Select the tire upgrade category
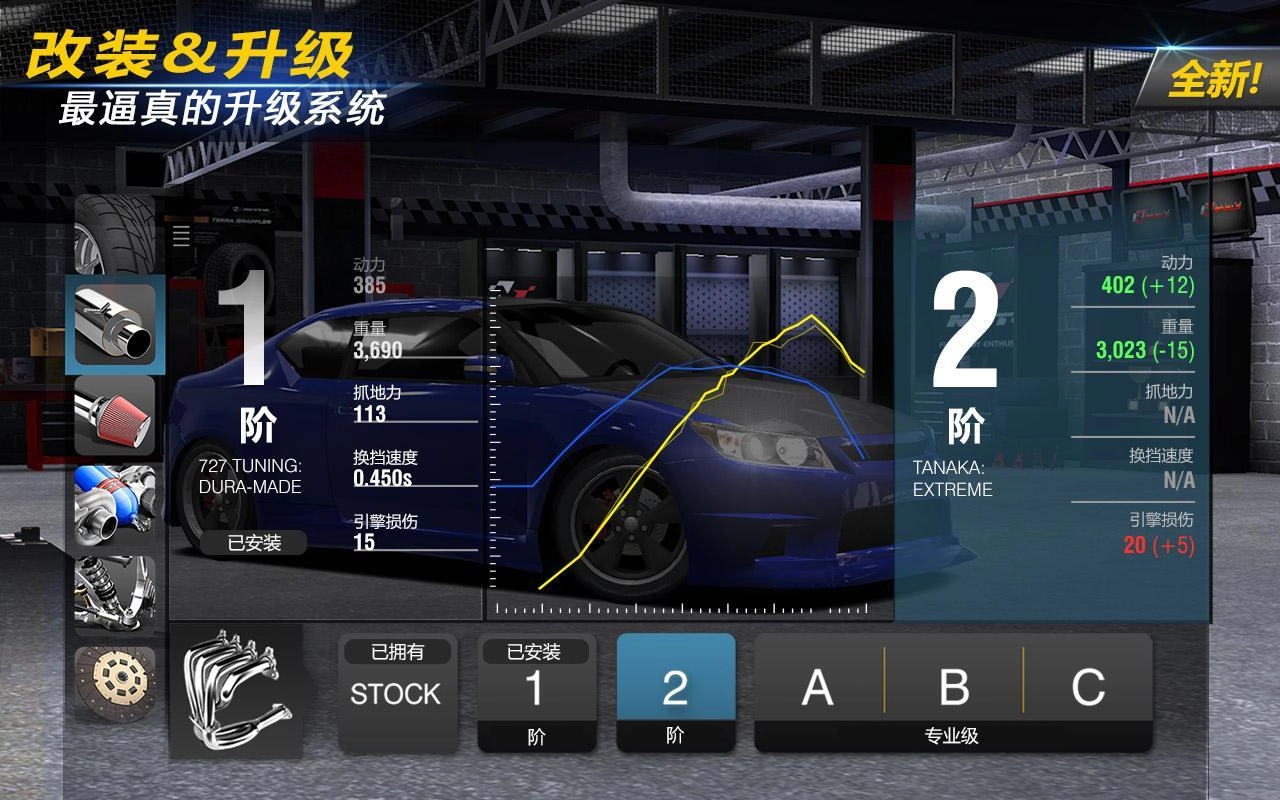Screen dimensions: 1280x800 point(114,236)
